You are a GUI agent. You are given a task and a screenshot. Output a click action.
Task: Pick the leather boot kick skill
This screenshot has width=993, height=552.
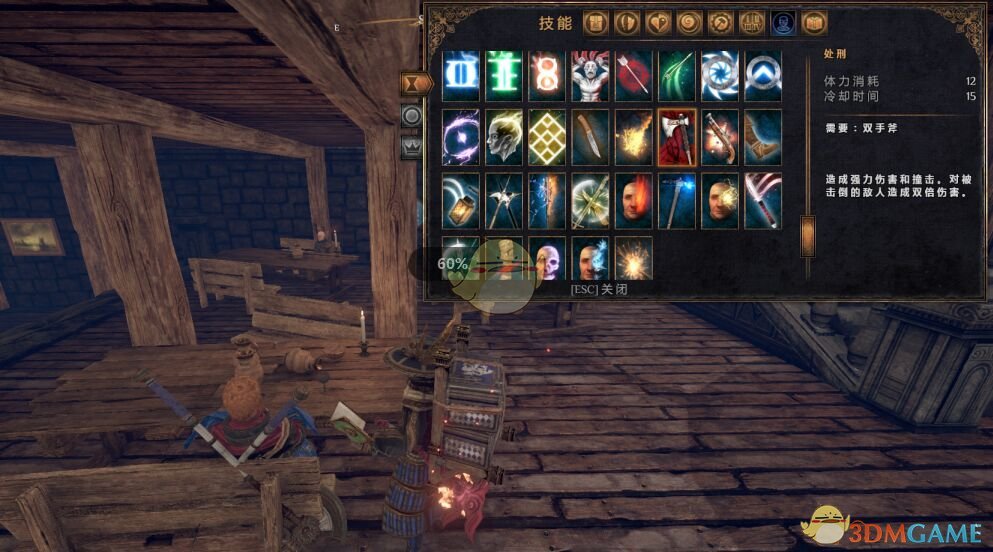(x=763, y=138)
